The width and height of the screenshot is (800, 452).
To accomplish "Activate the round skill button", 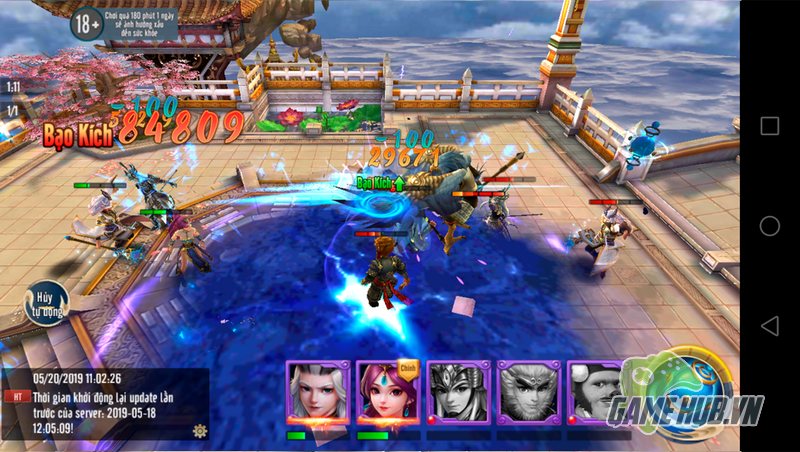I will point(690,385).
